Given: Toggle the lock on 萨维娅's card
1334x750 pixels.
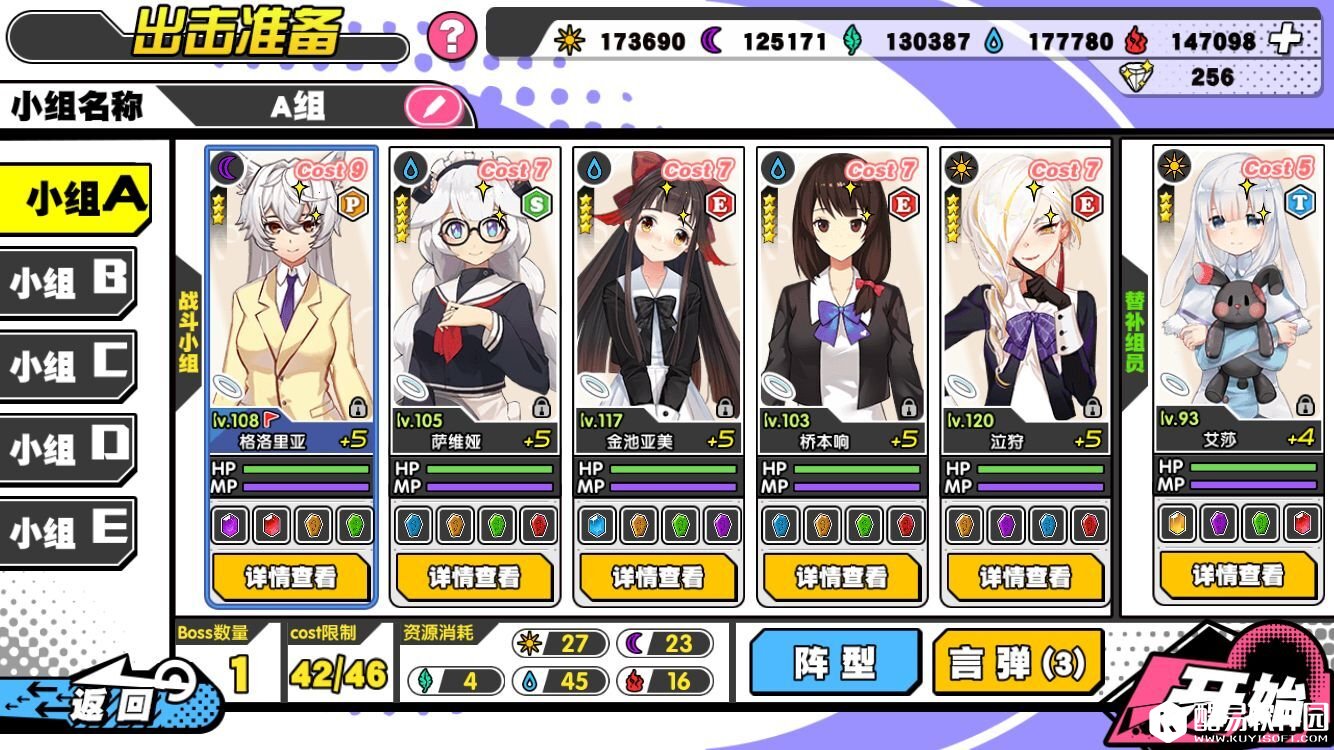Looking at the screenshot, I should [x=540, y=407].
